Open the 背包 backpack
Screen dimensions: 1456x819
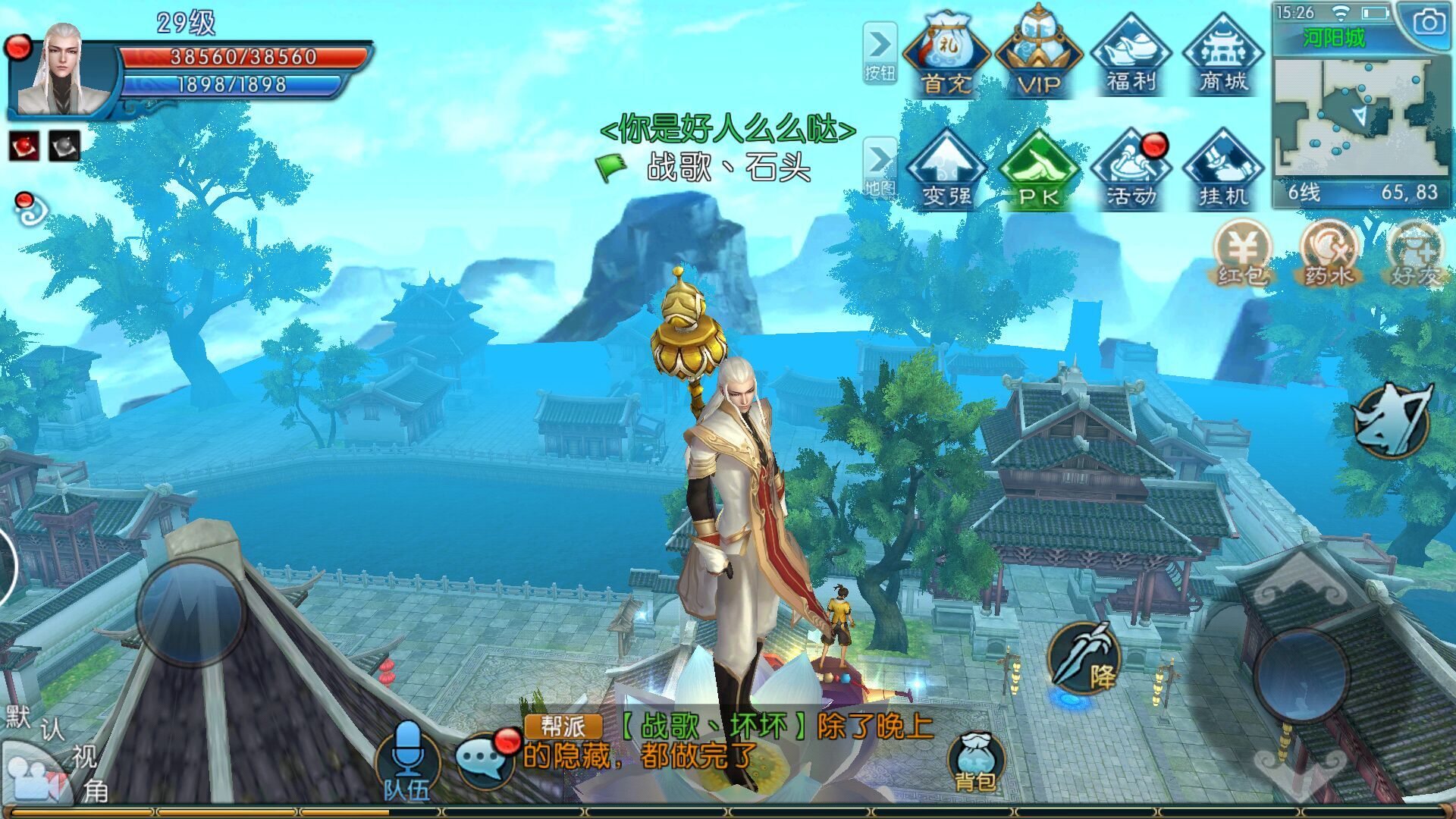click(x=975, y=763)
